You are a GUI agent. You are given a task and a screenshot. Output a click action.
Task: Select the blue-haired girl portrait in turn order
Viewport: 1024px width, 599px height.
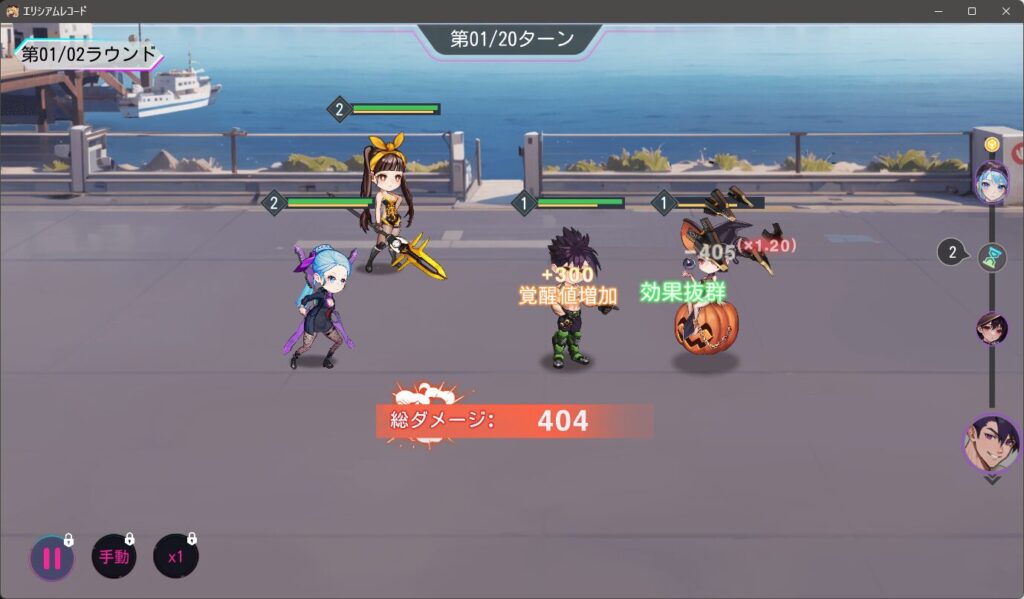click(x=992, y=183)
